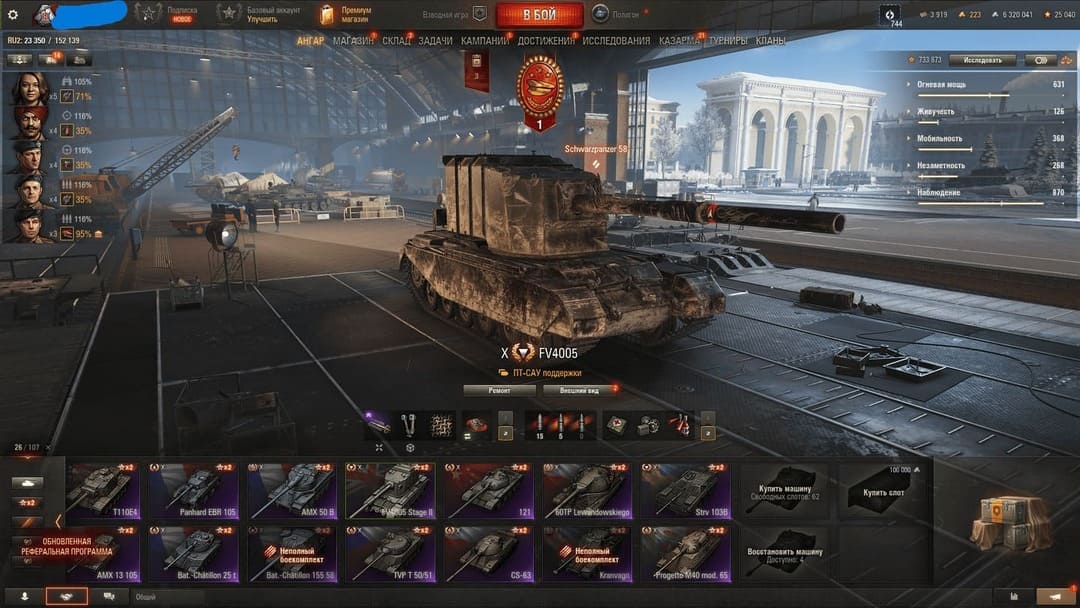
Task: Switch to the МАГАЗИН tab
Action: (353, 41)
